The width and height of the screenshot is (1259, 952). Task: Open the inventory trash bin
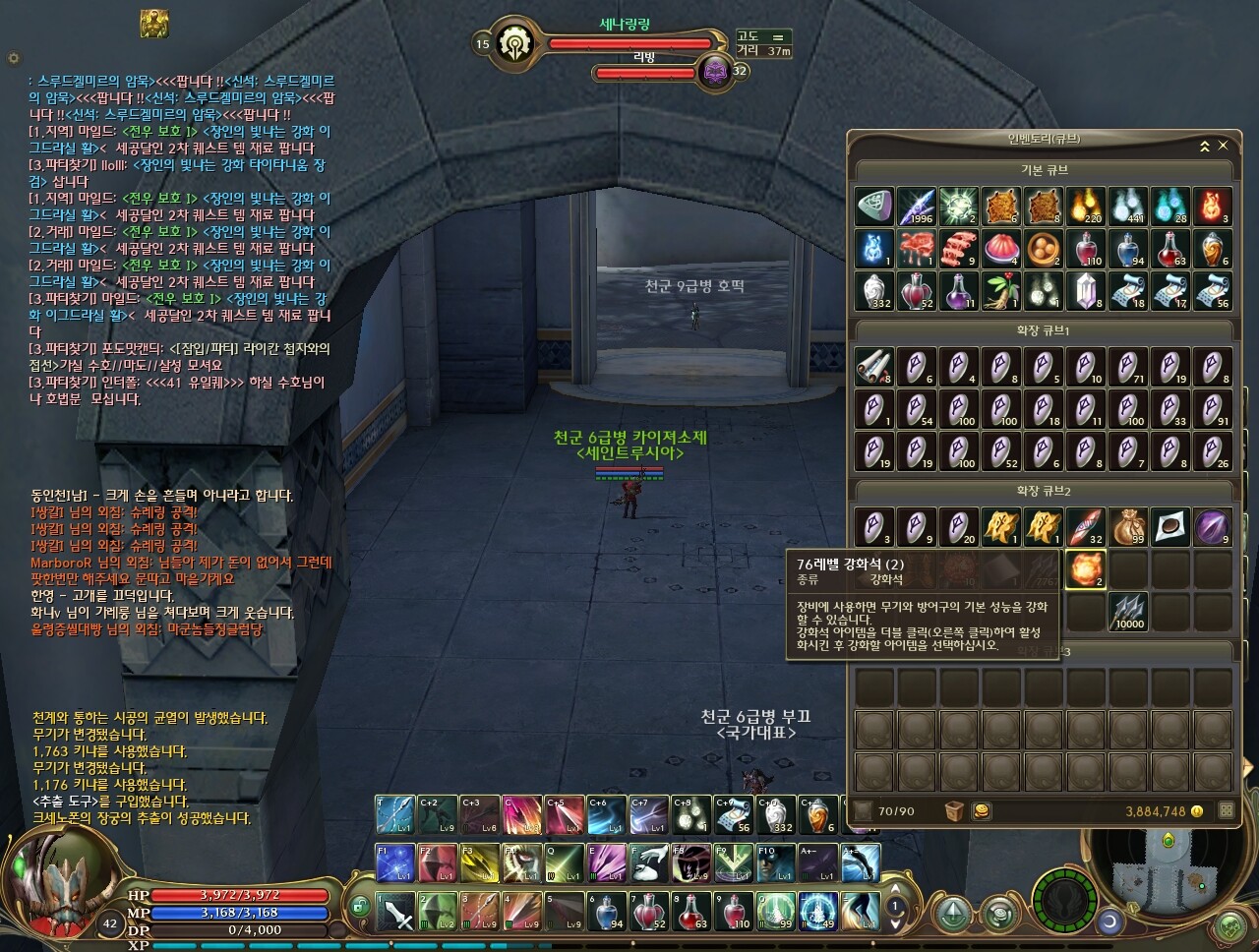coord(952,811)
